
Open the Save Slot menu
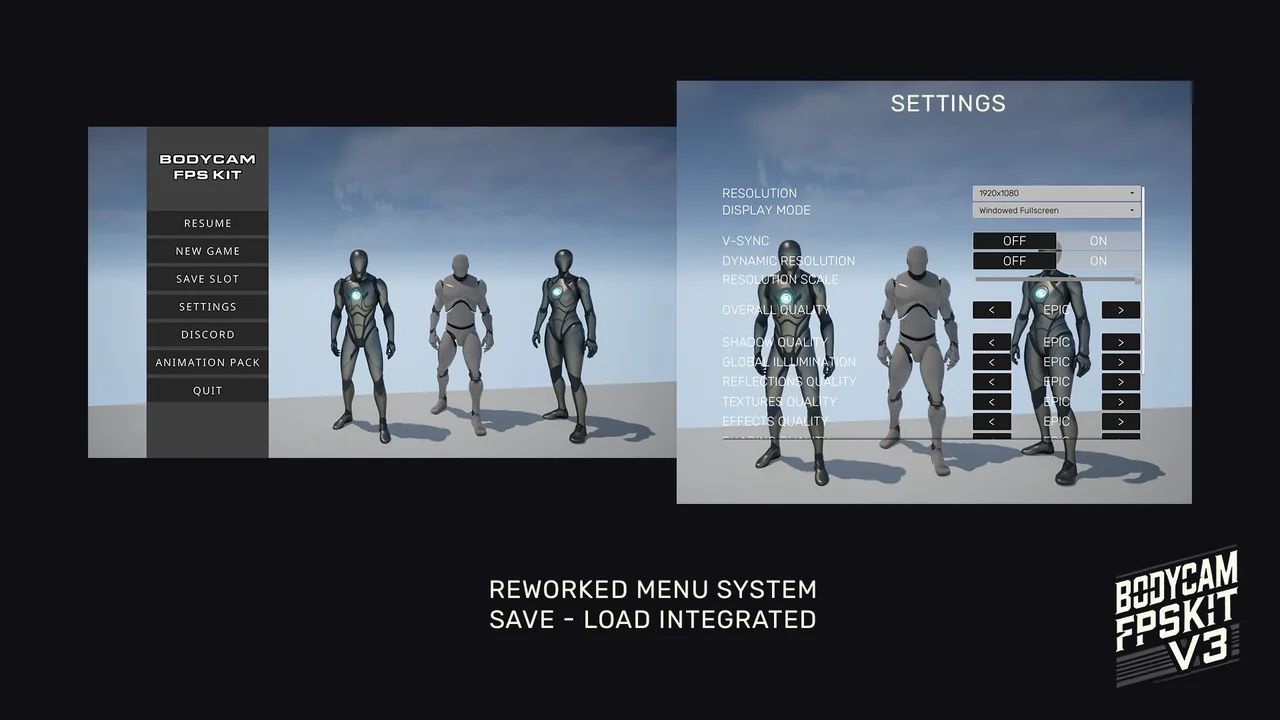207,279
